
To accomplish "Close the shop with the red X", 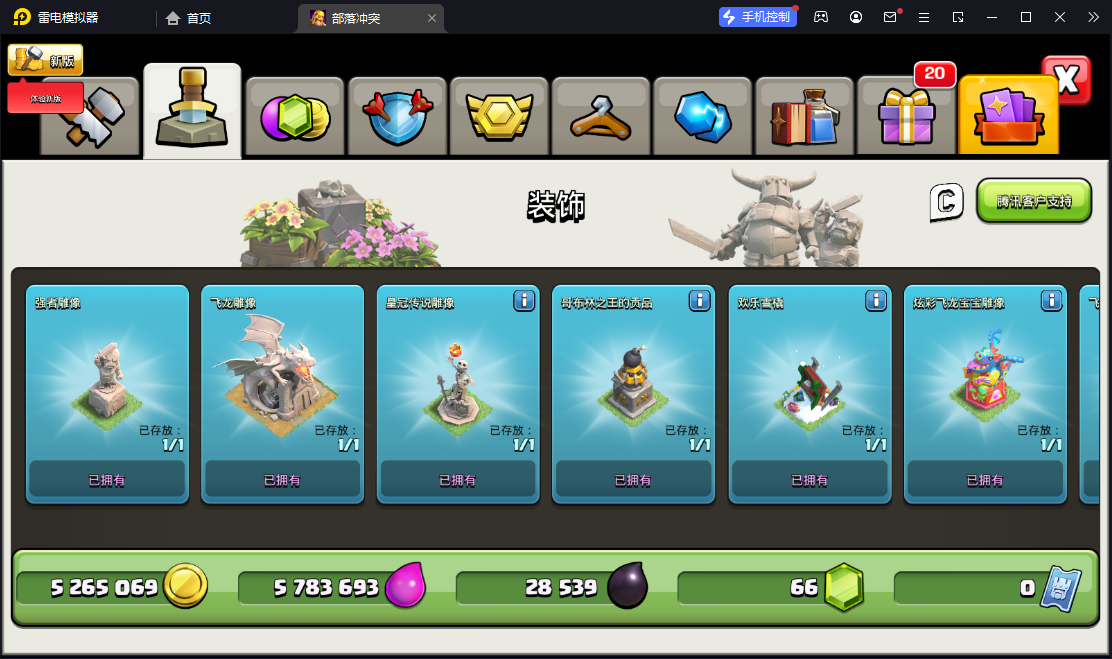I will click(1066, 80).
